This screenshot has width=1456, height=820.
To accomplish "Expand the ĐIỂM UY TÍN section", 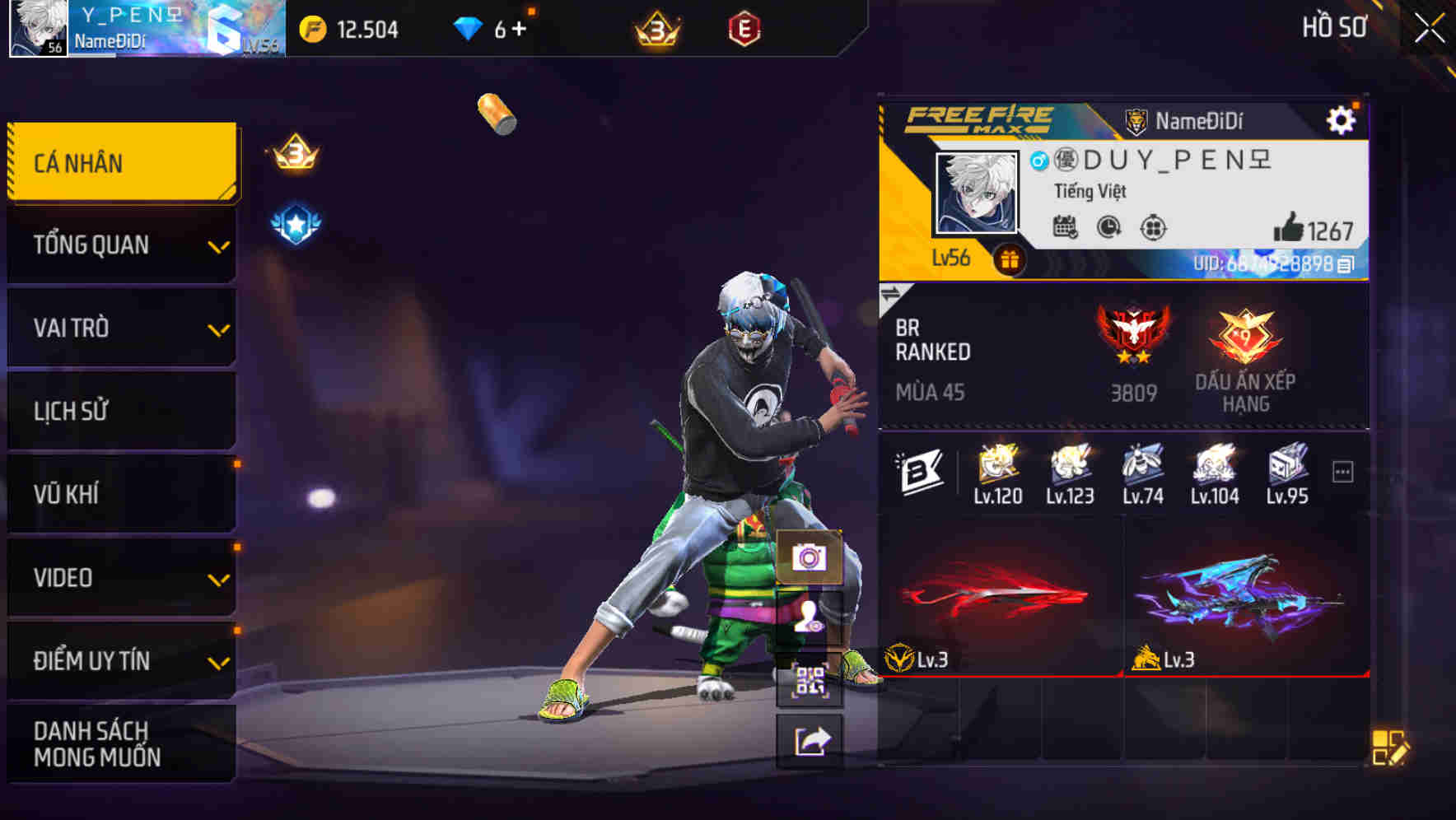I will (120, 659).
